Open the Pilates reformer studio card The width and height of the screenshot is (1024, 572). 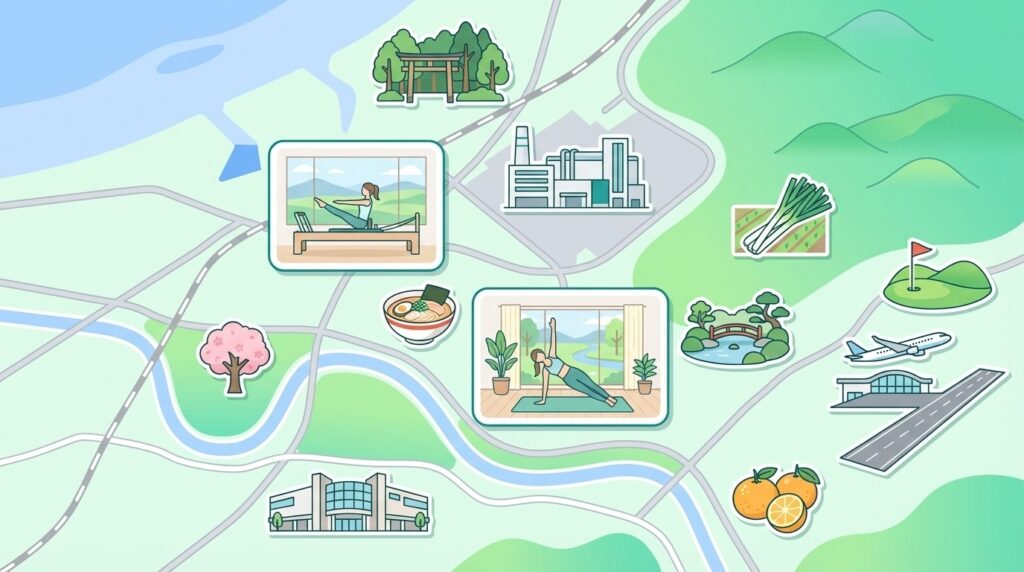[356, 205]
